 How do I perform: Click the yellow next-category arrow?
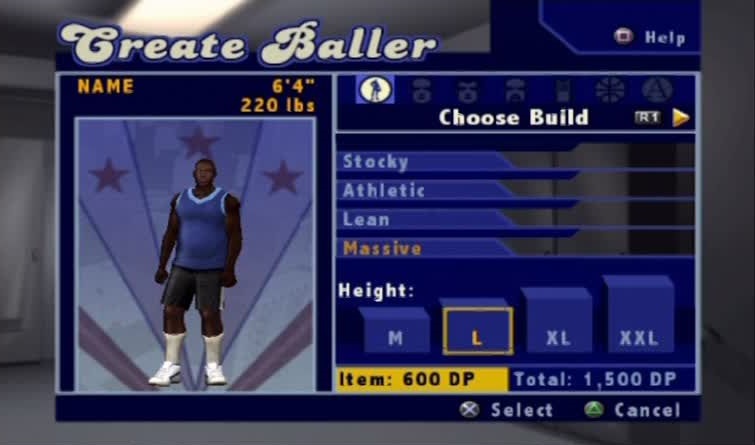click(x=681, y=118)
